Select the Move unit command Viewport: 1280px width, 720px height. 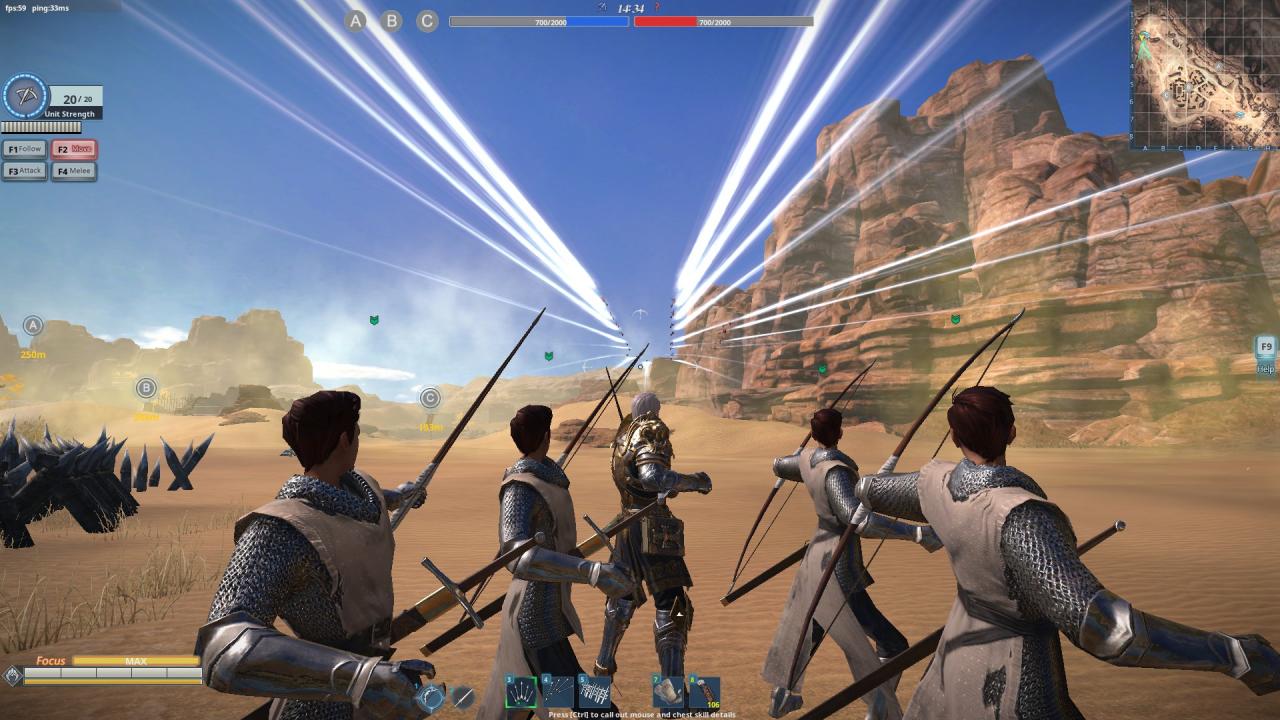(75, 149)
